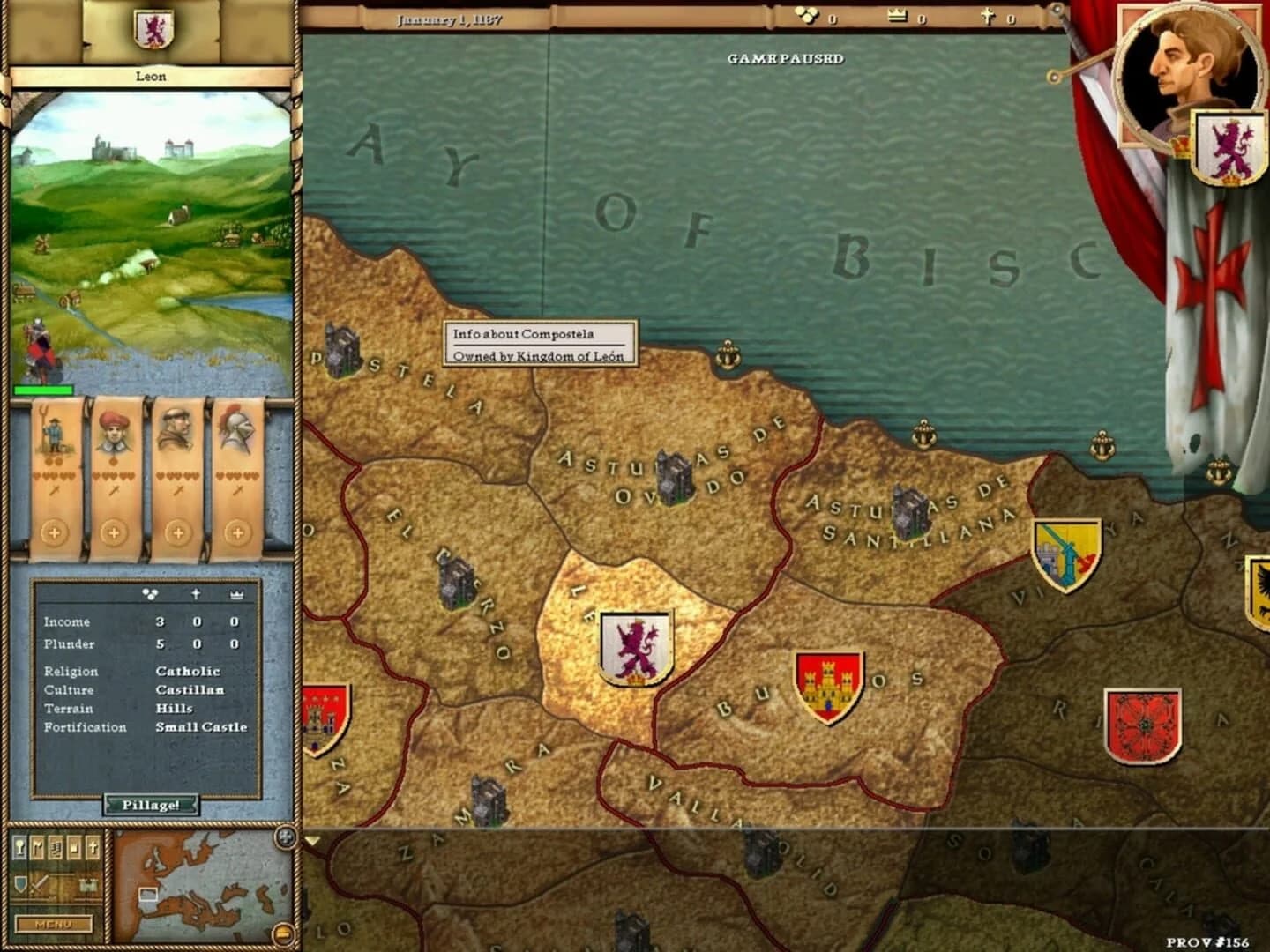The image size is (1270, 952).
Task: Open the banners map mode icon
Action: tap(38, 846)
